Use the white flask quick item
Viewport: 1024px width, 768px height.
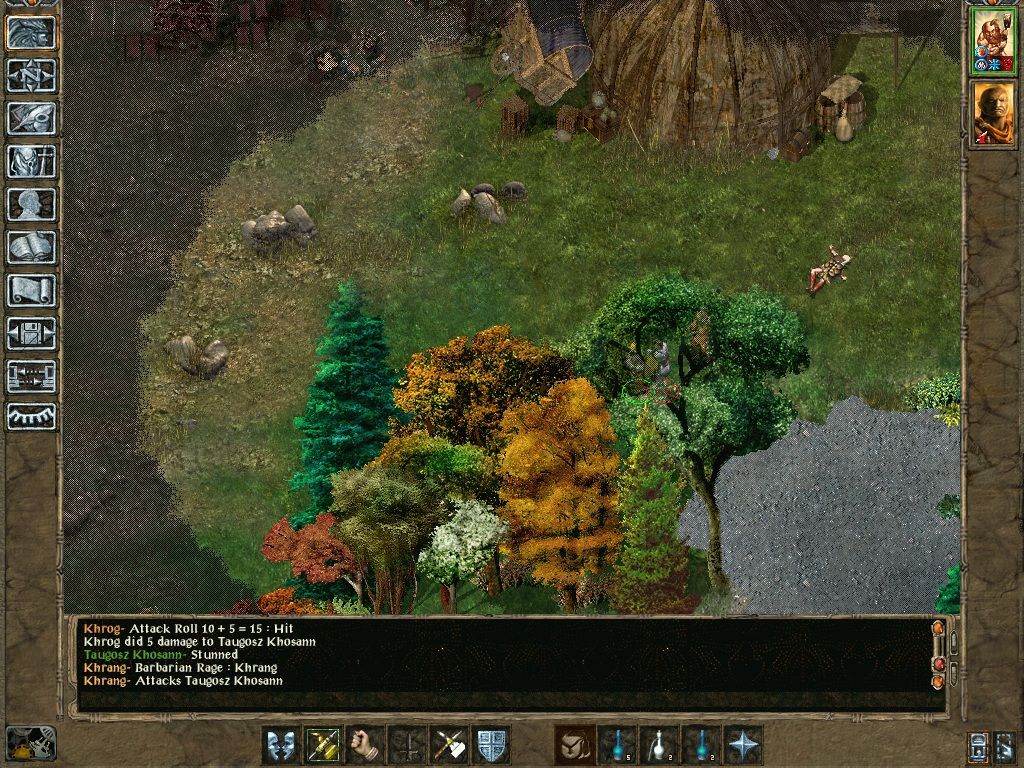coord(659,745)
